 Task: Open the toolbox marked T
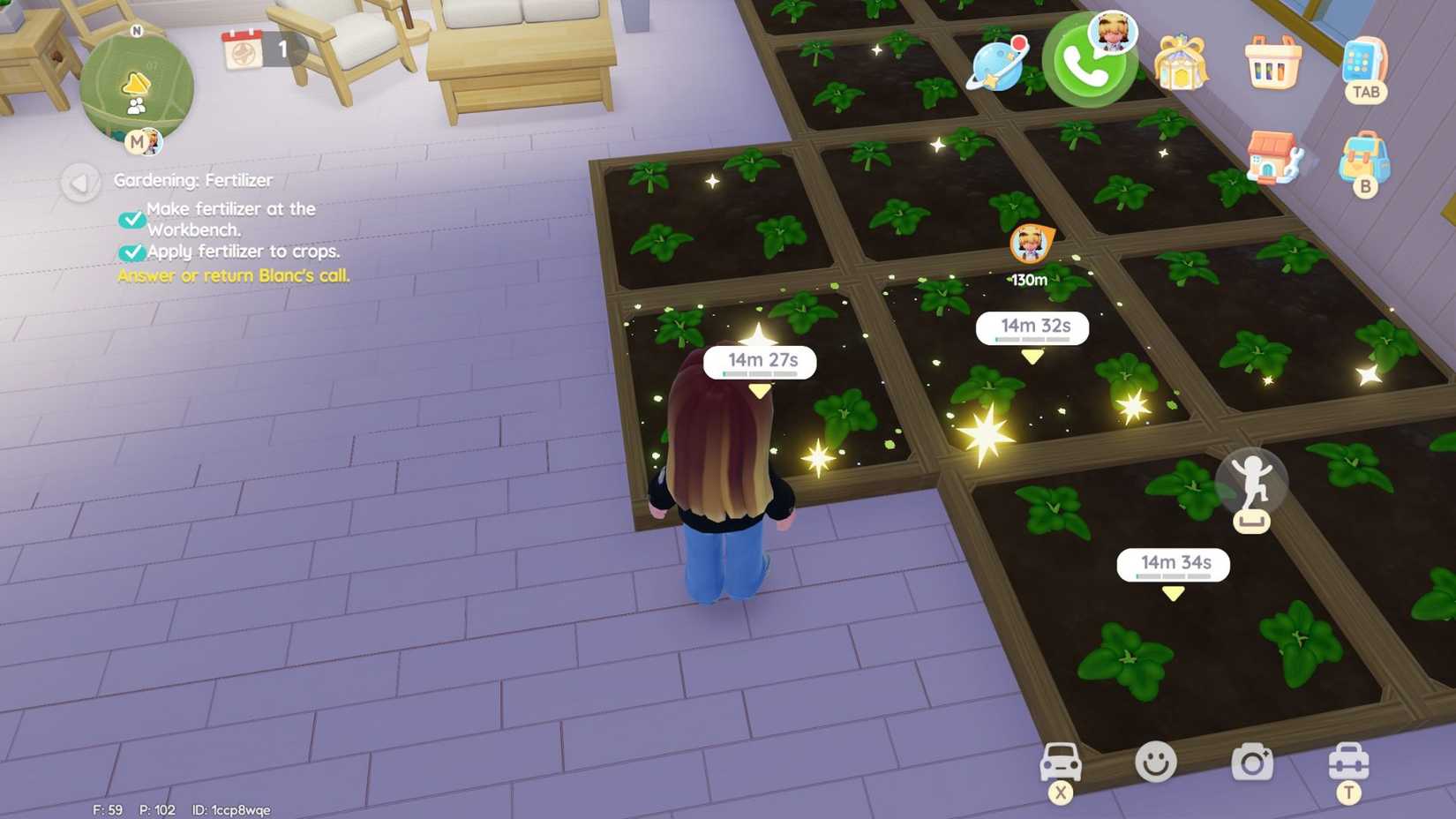tap(1347, 764)
